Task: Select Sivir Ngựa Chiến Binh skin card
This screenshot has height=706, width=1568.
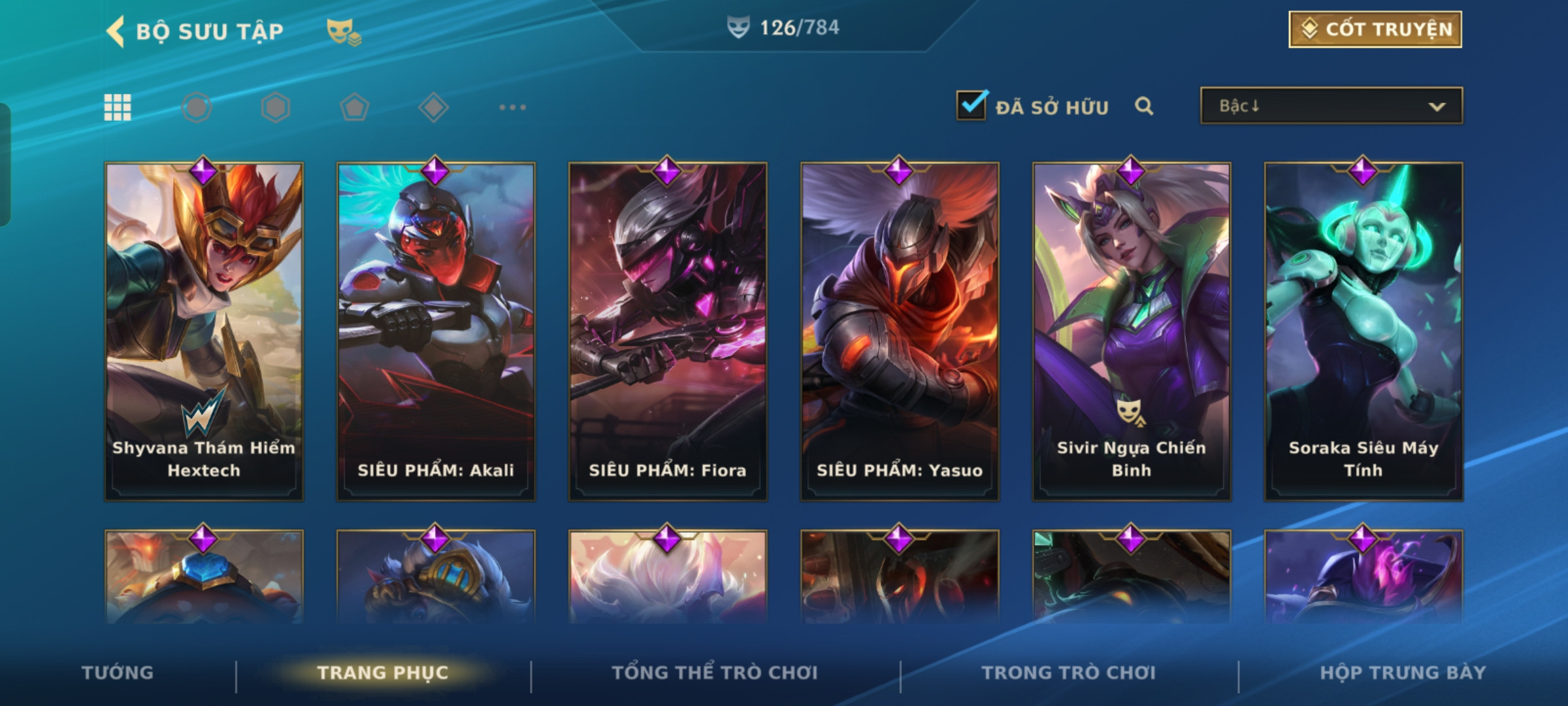Action: pos(1132,331)
